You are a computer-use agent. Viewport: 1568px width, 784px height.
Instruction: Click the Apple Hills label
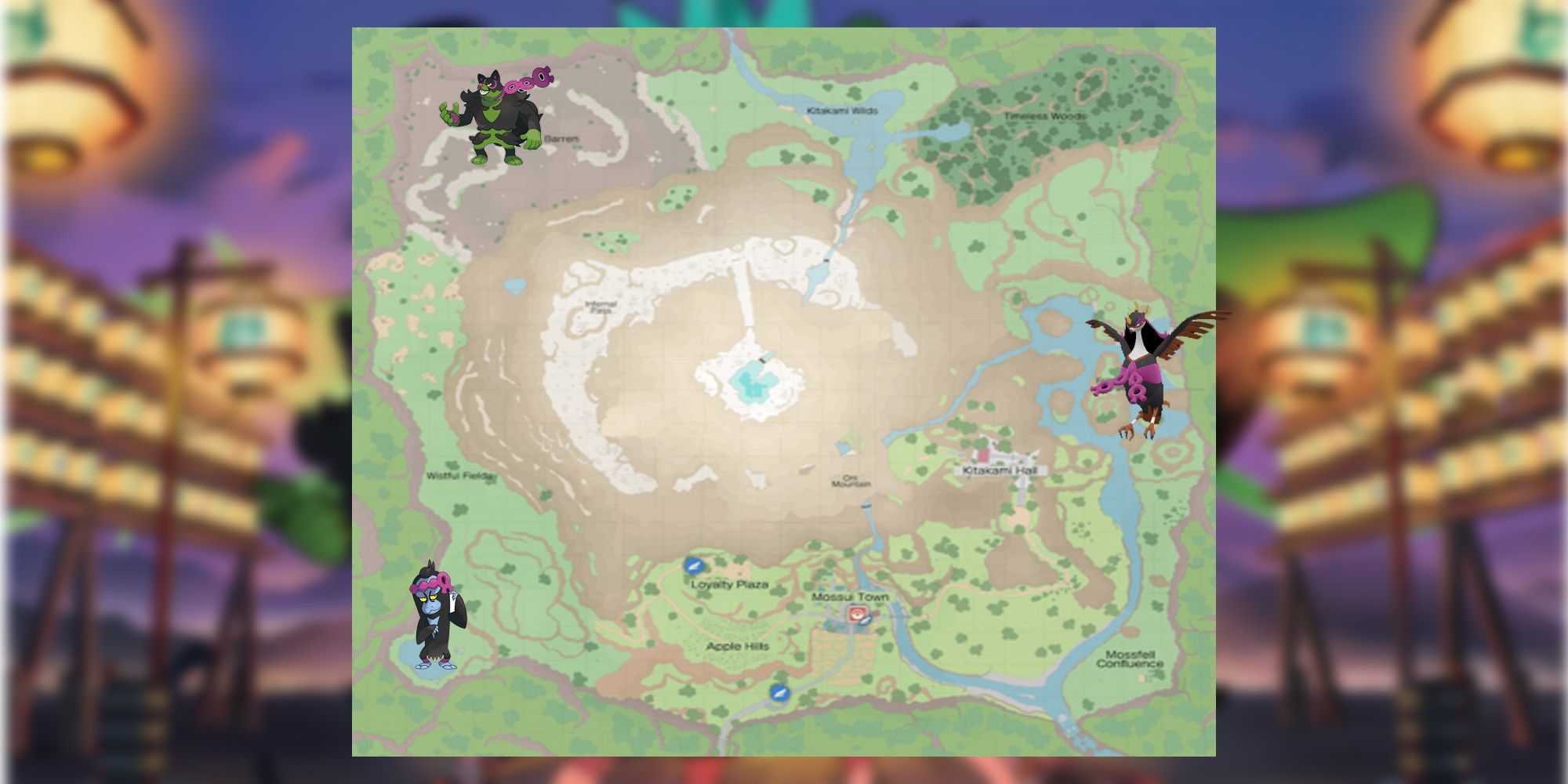pos(738,646)
